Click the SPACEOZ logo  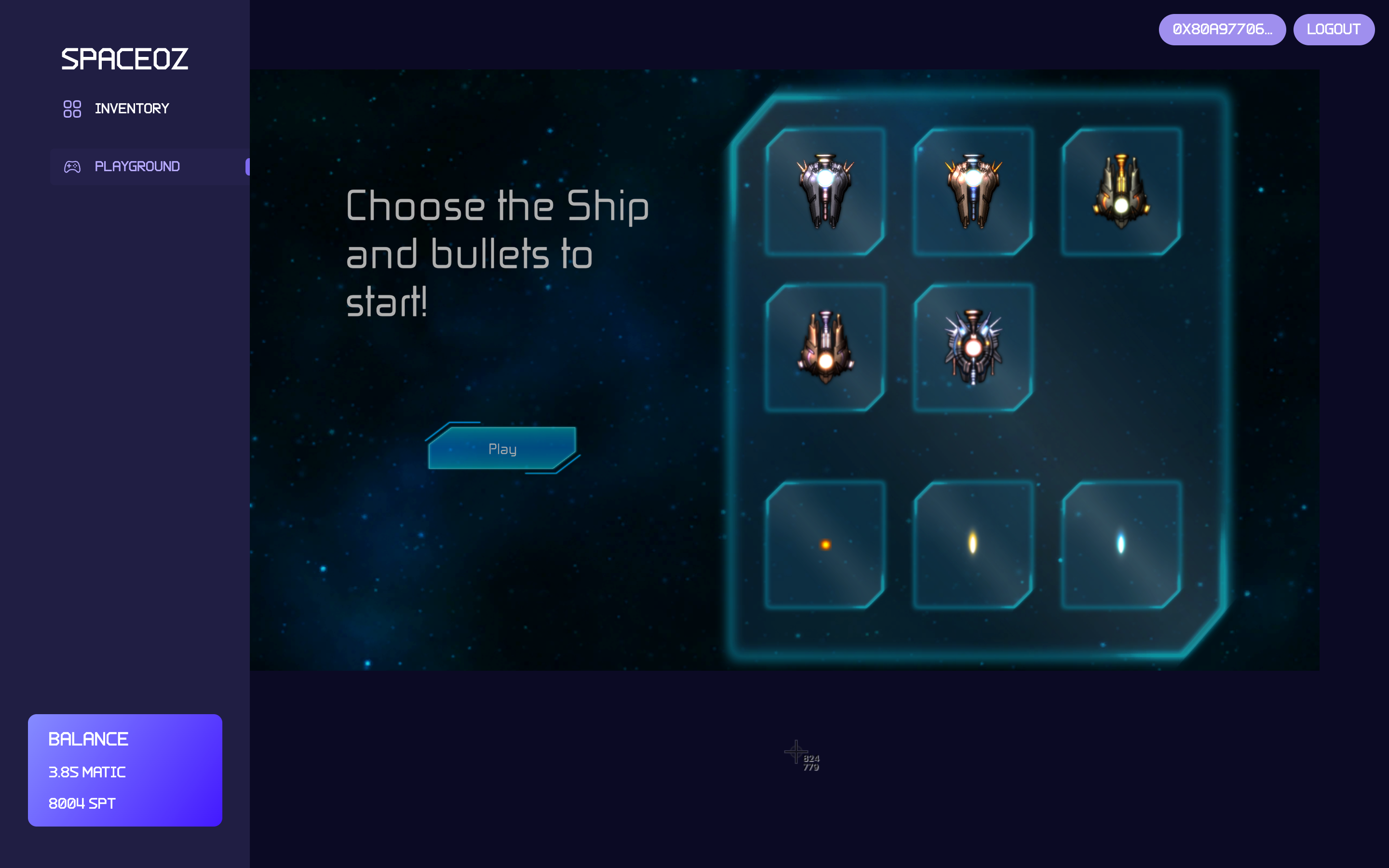(x=124, y=59)
